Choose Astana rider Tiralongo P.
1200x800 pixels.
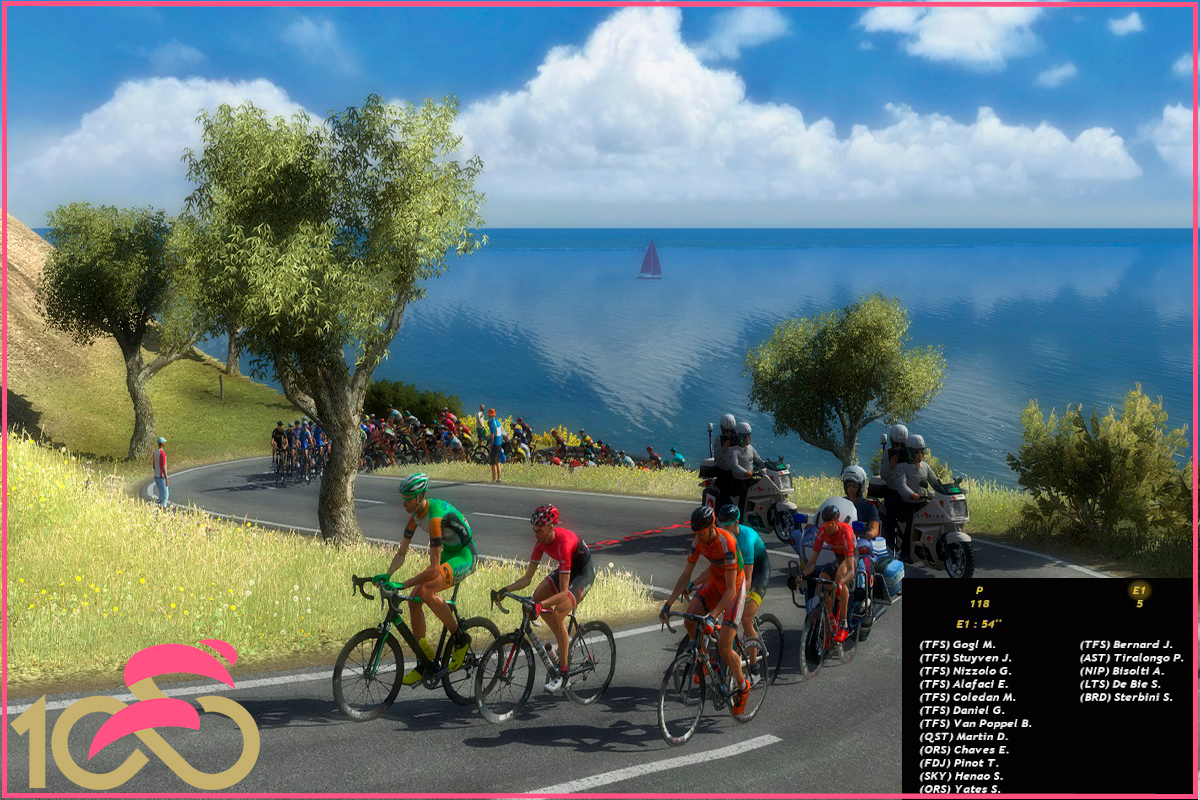(x=1131, y=658)
